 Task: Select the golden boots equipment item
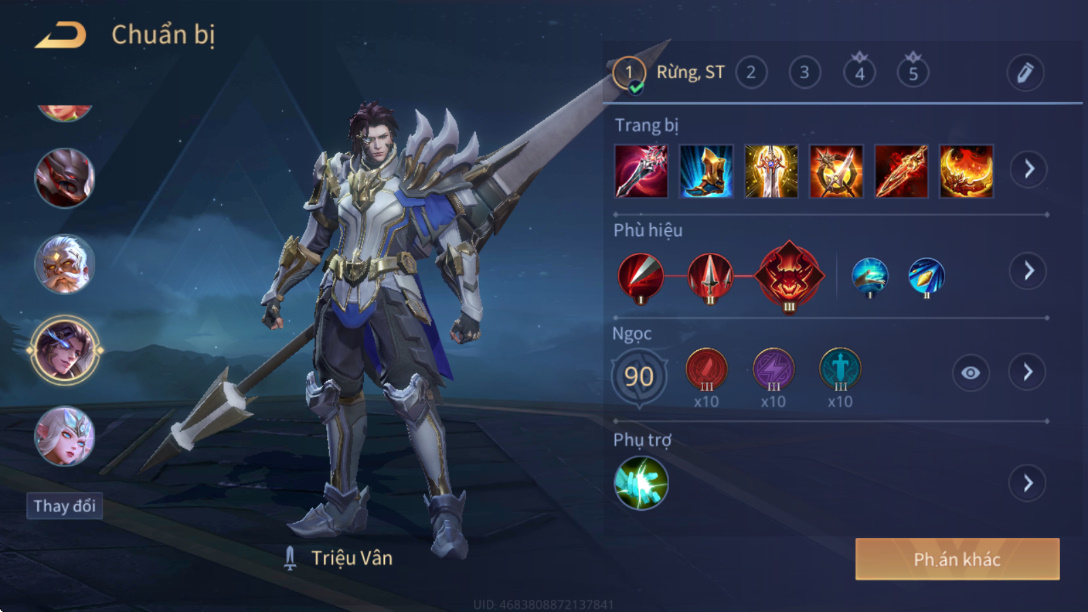(706, 171)
